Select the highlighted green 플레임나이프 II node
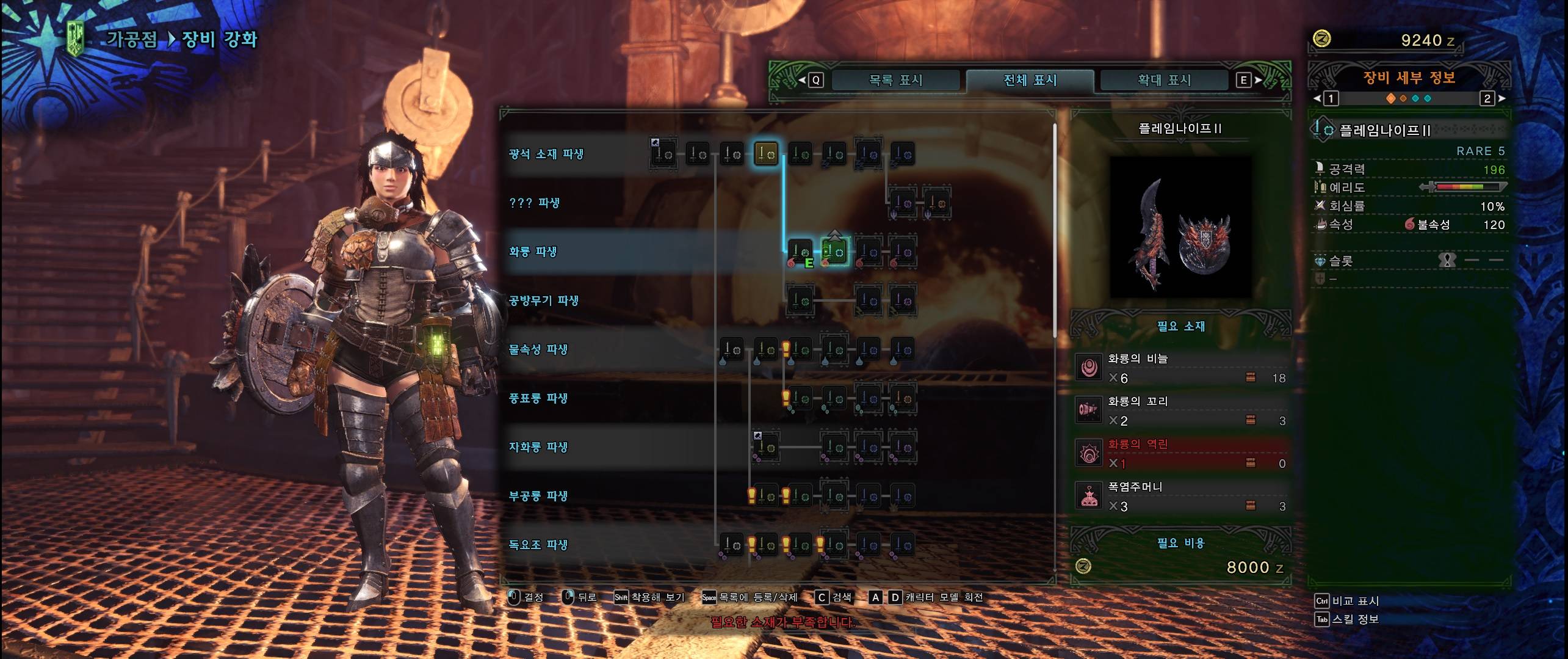The width and height of the screenshot is (1568, 659). tap(834, 252)
